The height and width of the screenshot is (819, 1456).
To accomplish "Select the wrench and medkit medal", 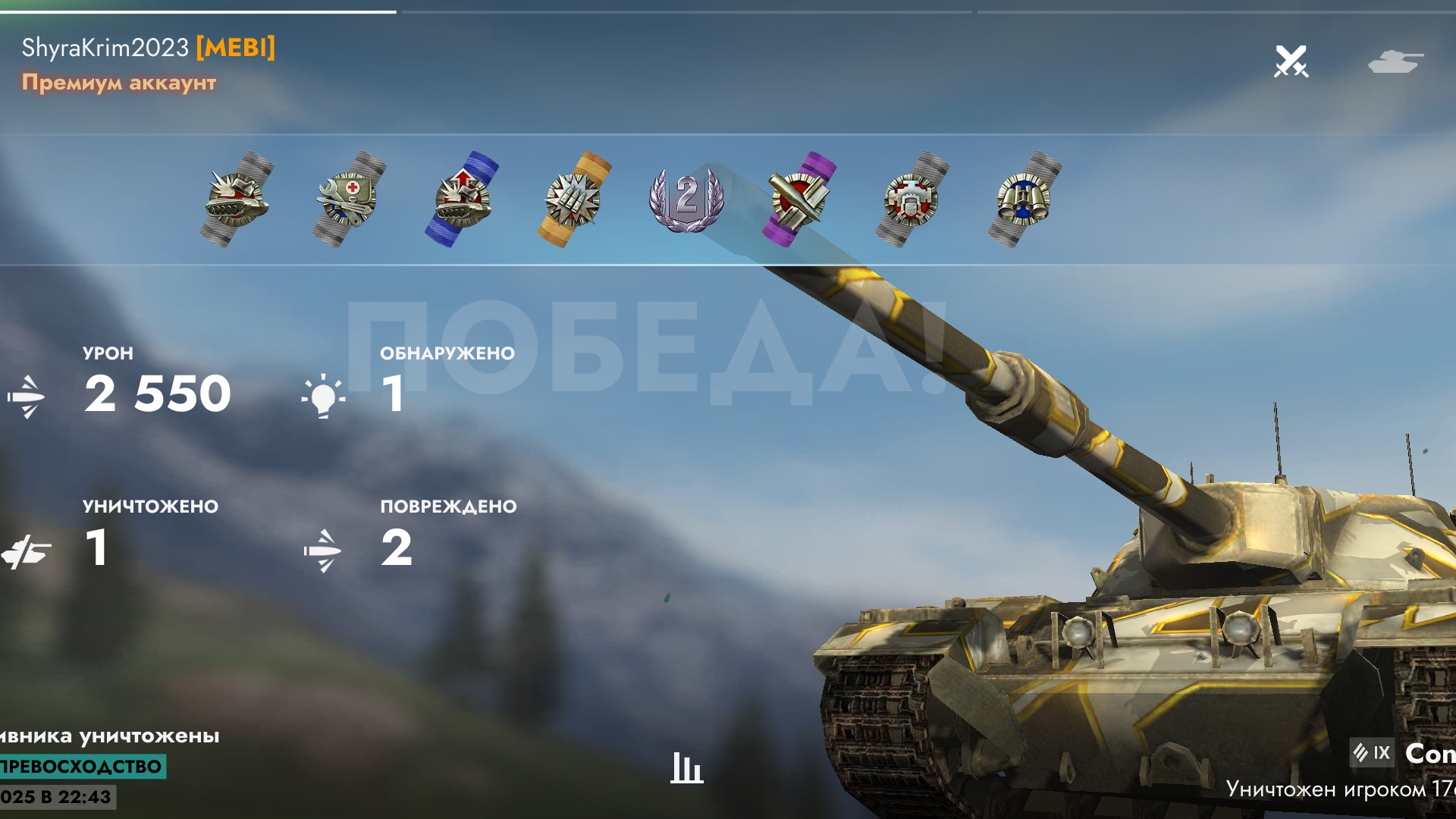I will 349,199.
